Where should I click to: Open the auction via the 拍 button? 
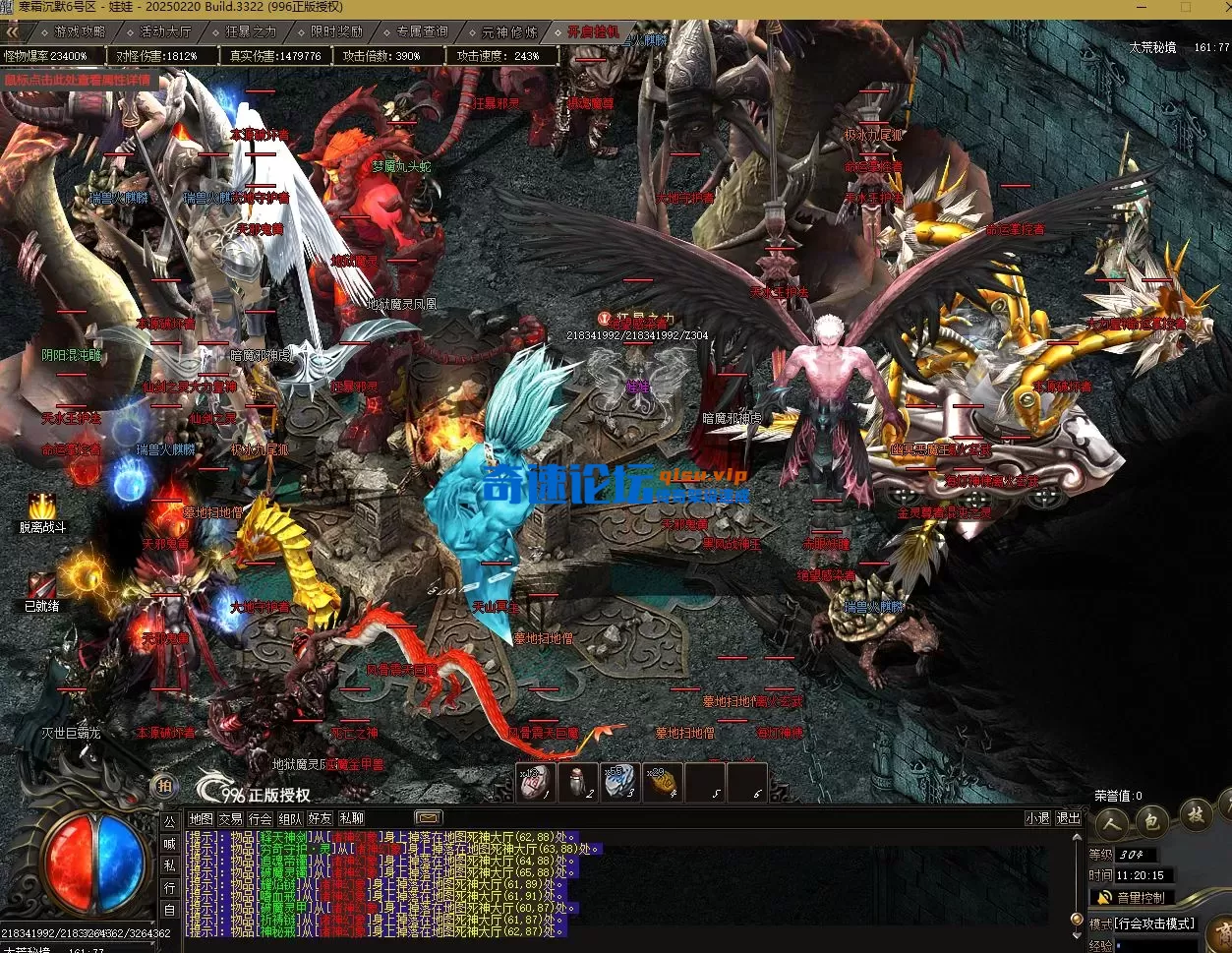pos(164,786)
